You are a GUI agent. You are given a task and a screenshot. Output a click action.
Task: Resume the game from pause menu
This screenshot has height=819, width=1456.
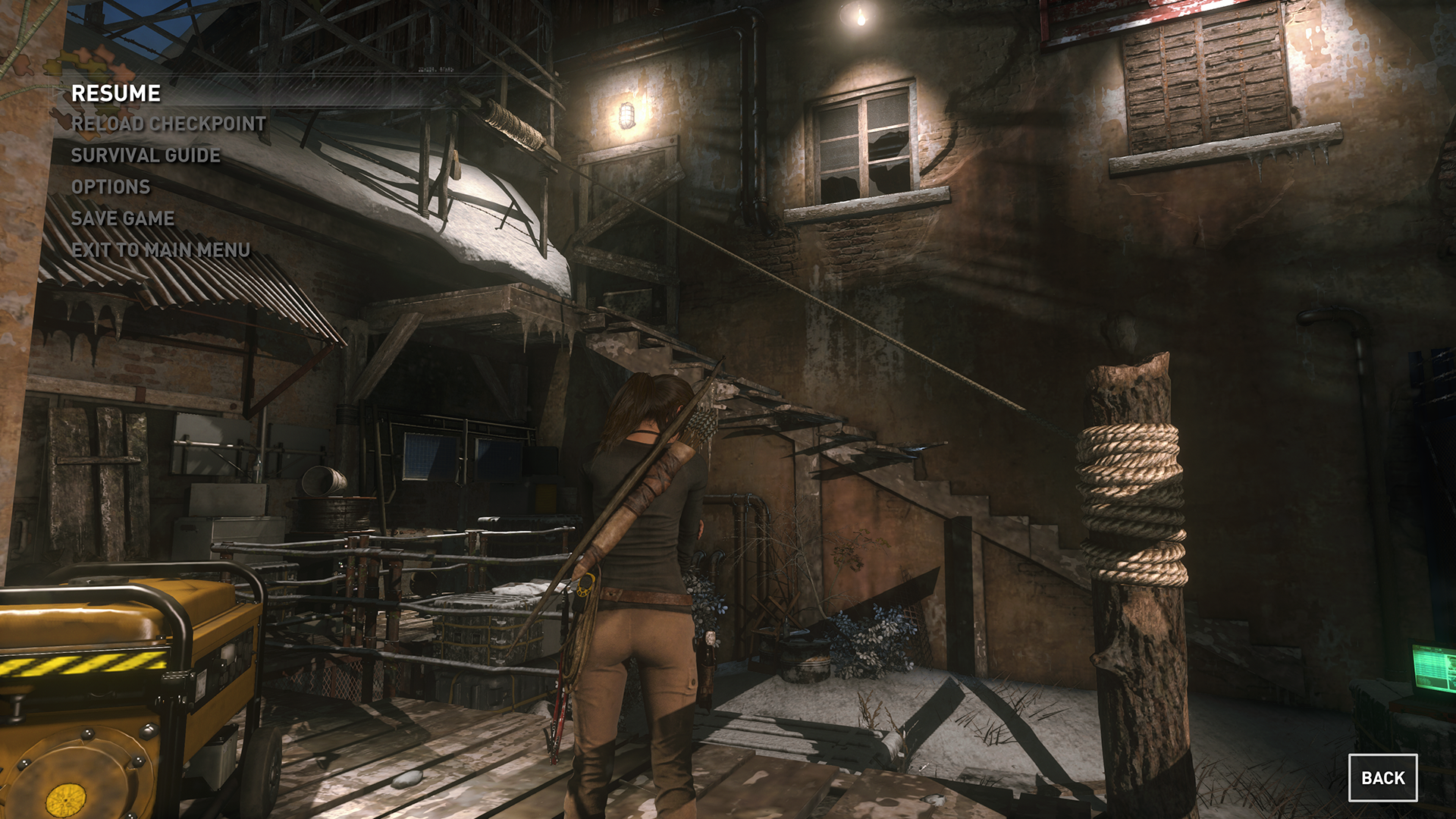tap(116, 93)
